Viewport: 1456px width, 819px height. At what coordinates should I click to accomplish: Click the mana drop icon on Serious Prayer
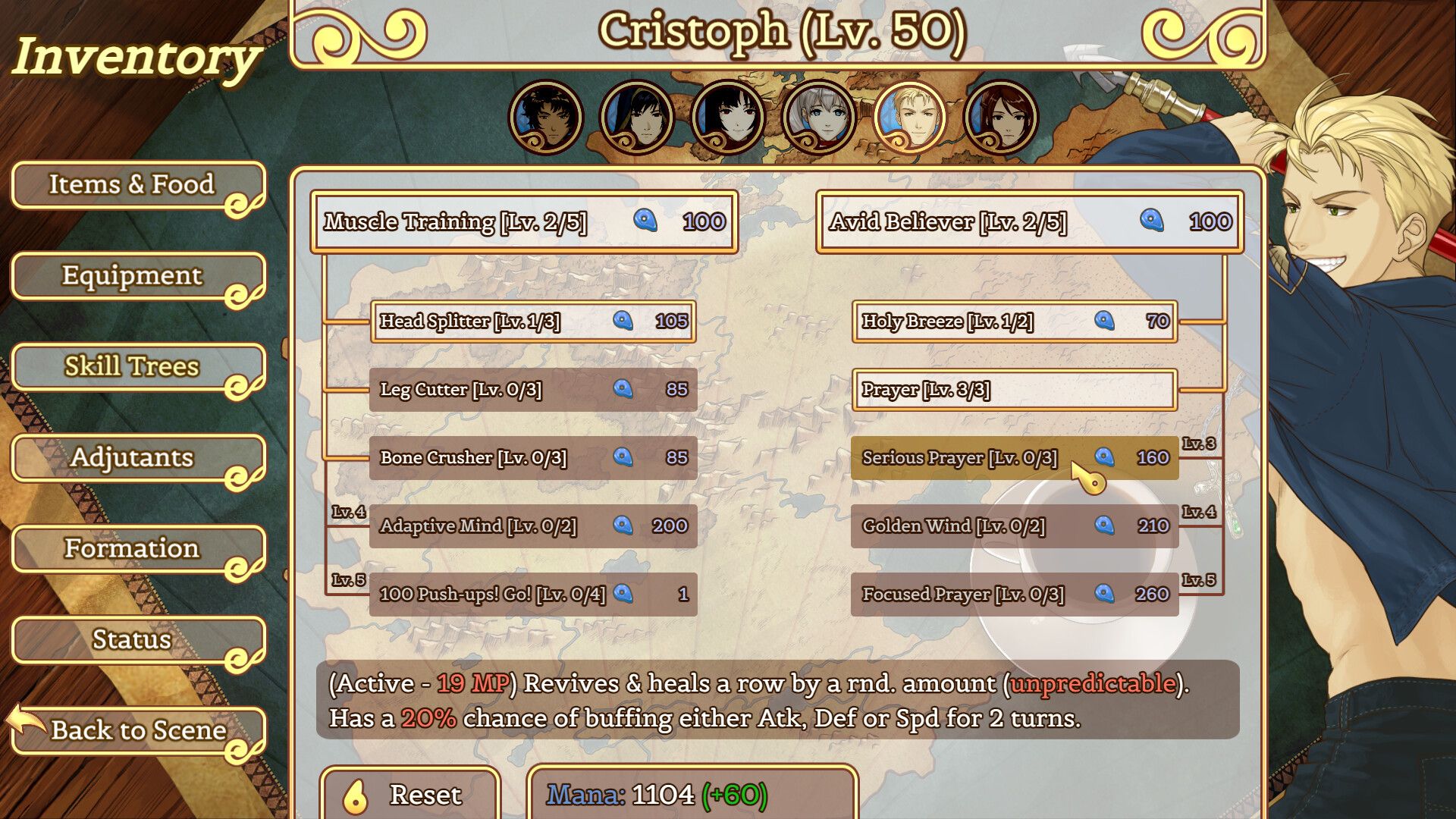click(x=1106, y=457)
